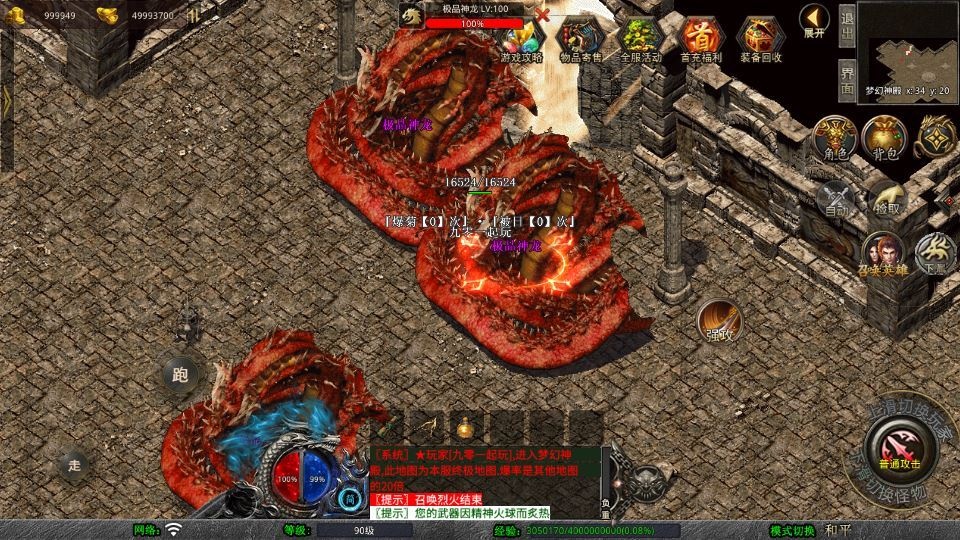Toggle the 展开 expand arrow button
Image resolution: width=960 pixels, height=540 pixels.
814,20
